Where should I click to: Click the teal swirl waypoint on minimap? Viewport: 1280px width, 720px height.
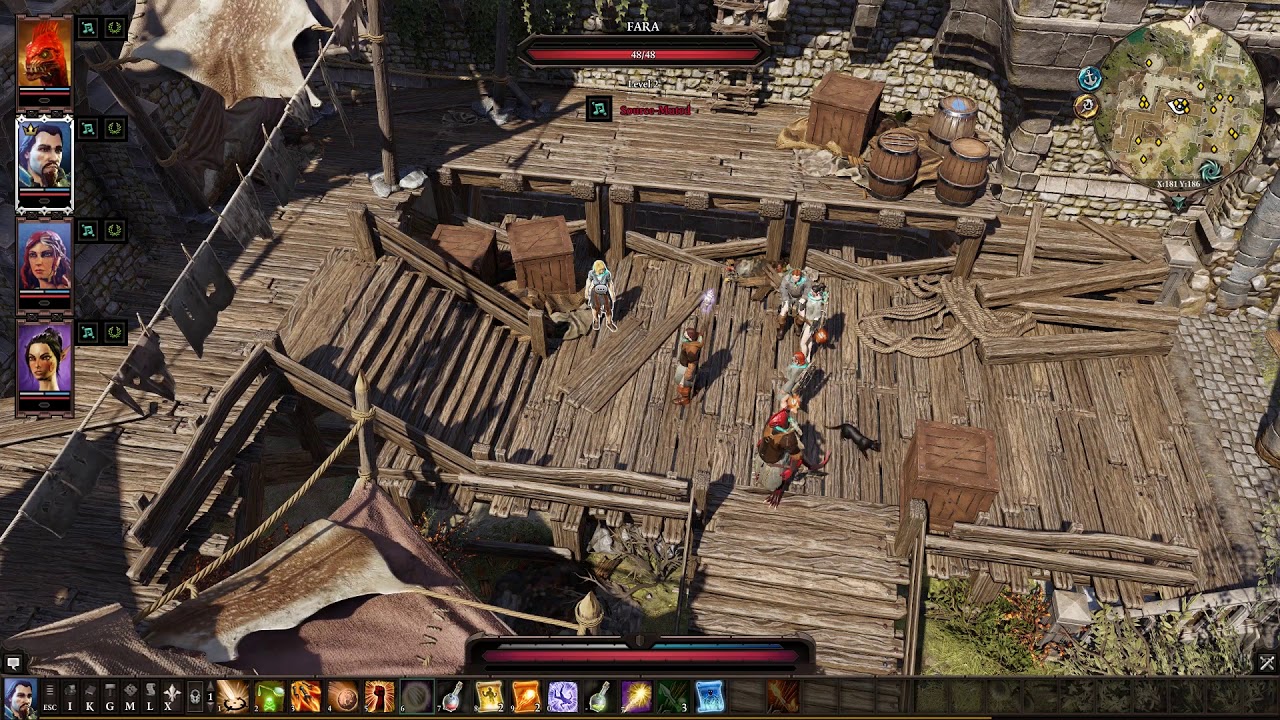coord(1210,170)
